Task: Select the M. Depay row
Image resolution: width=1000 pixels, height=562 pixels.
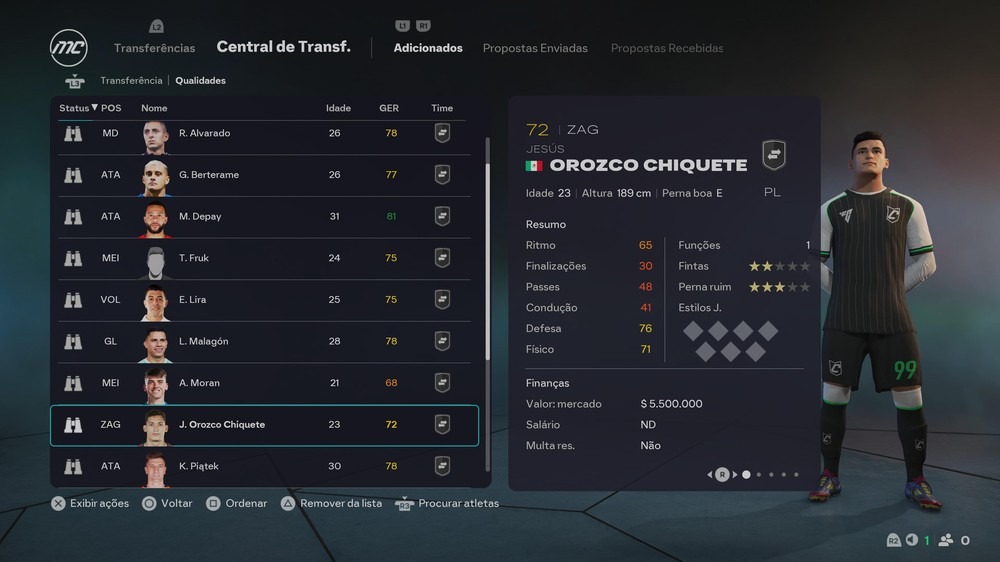Action: 264,217
